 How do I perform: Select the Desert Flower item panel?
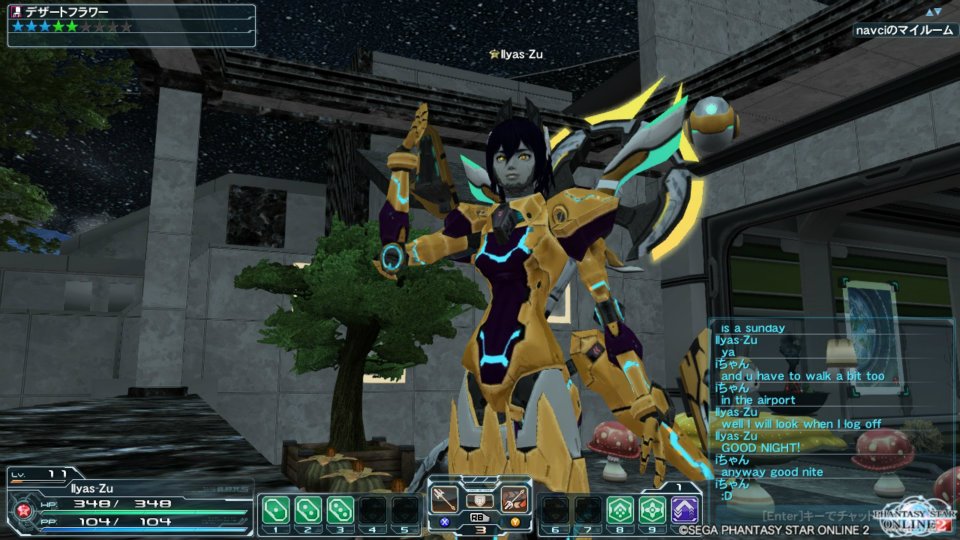pyautogui.click(x=131, y=20)
